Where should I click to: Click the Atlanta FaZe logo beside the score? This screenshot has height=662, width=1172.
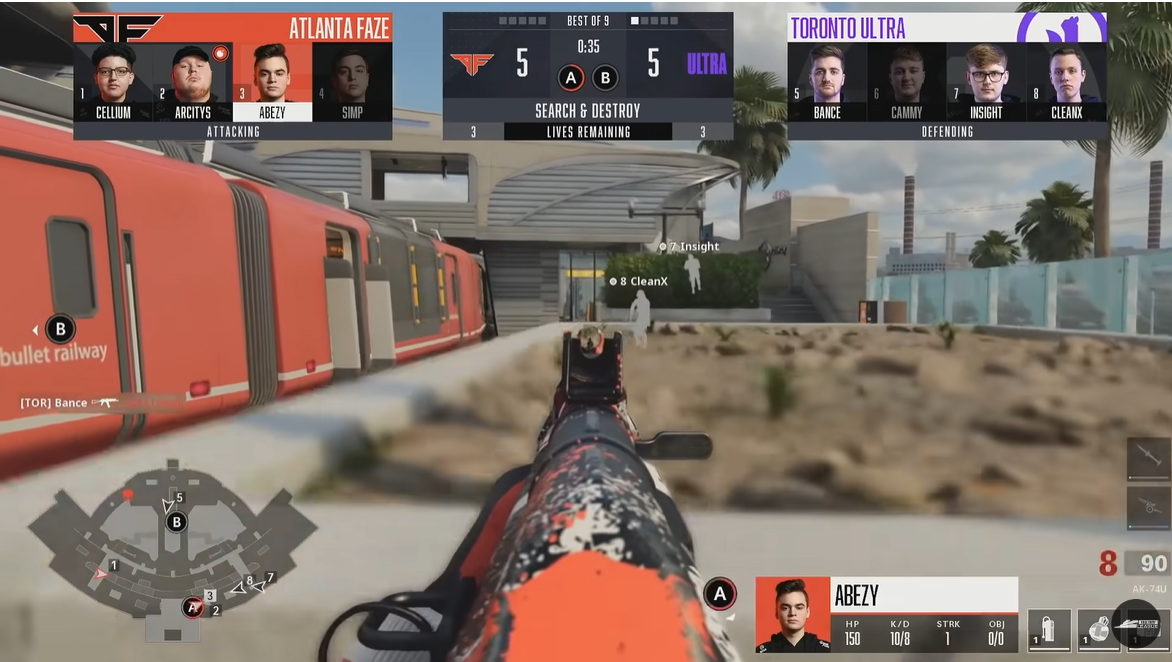click(x=472, y=64)
